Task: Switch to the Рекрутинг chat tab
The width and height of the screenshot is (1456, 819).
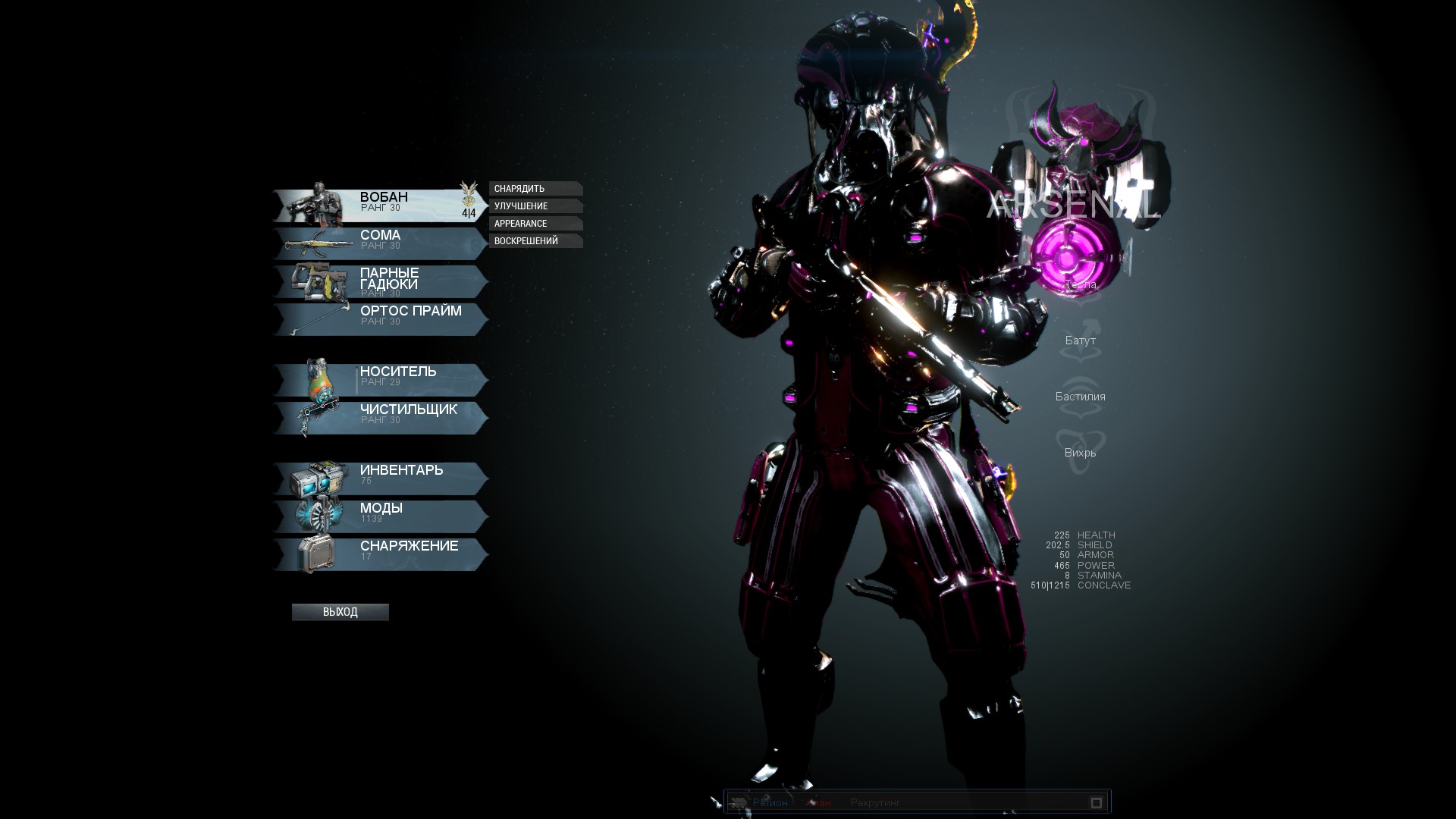Action: [x=874, y=802]
